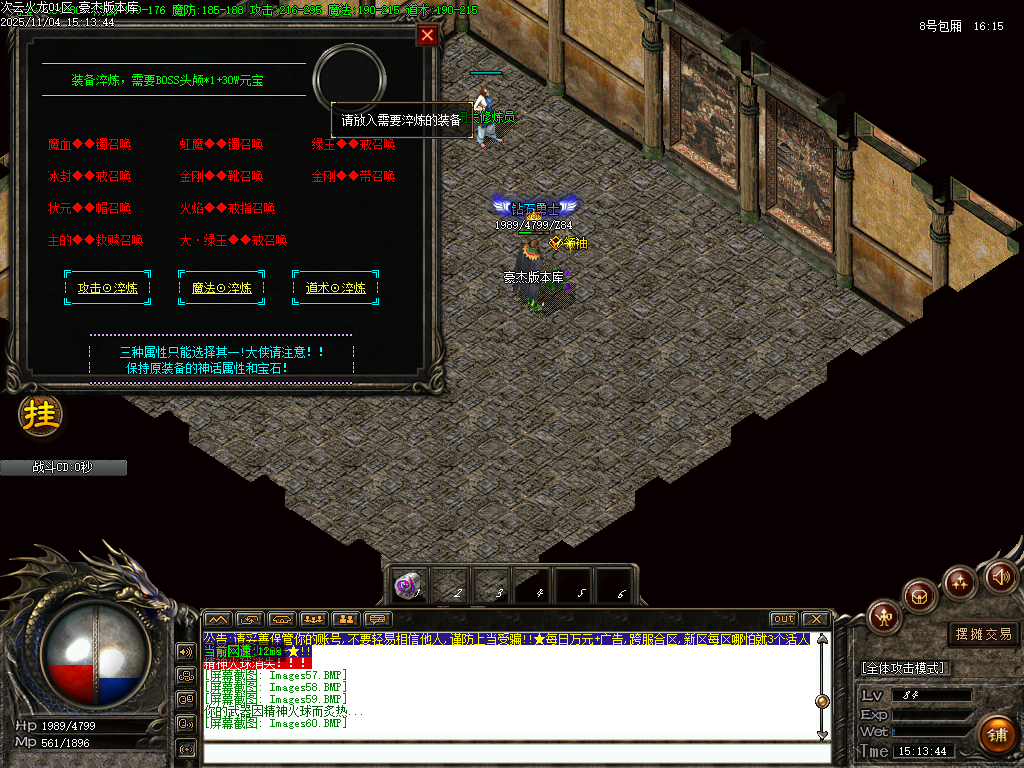Select 火焰◆◆戒指召唤 entry
Viewport: 1024px width, 768px height.
[227, 208]
